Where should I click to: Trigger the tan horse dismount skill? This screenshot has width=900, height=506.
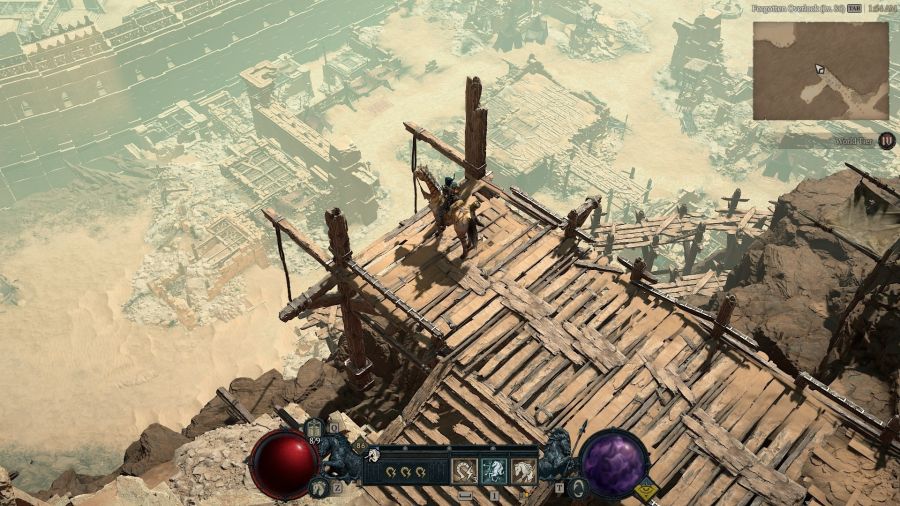[x=523, y=471]
